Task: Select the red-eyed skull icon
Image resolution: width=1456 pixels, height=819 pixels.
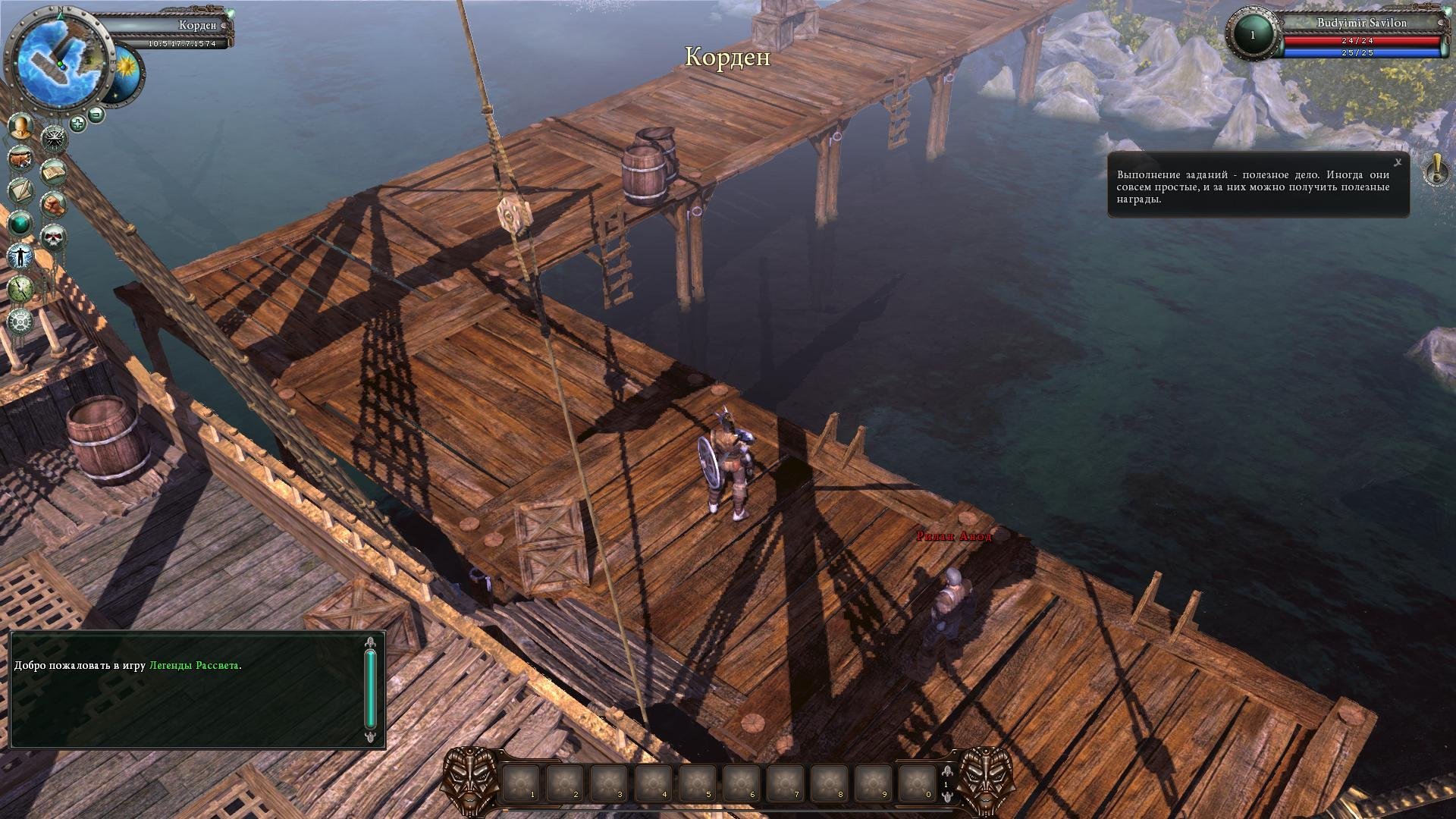Action: coord(53,238)
